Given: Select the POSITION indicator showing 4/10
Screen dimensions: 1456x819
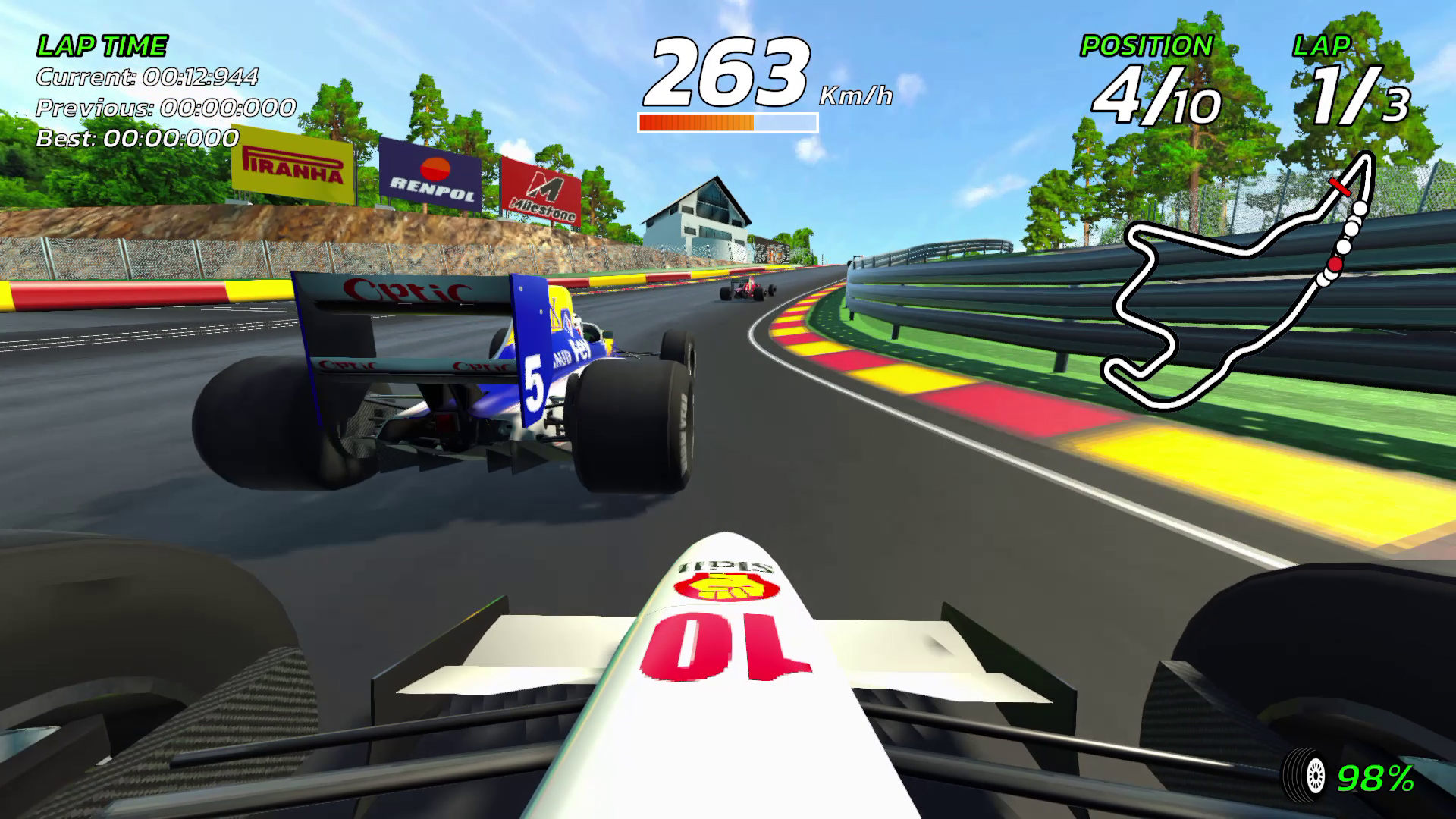Looking at the screenshot, I should click(1155, 89).
